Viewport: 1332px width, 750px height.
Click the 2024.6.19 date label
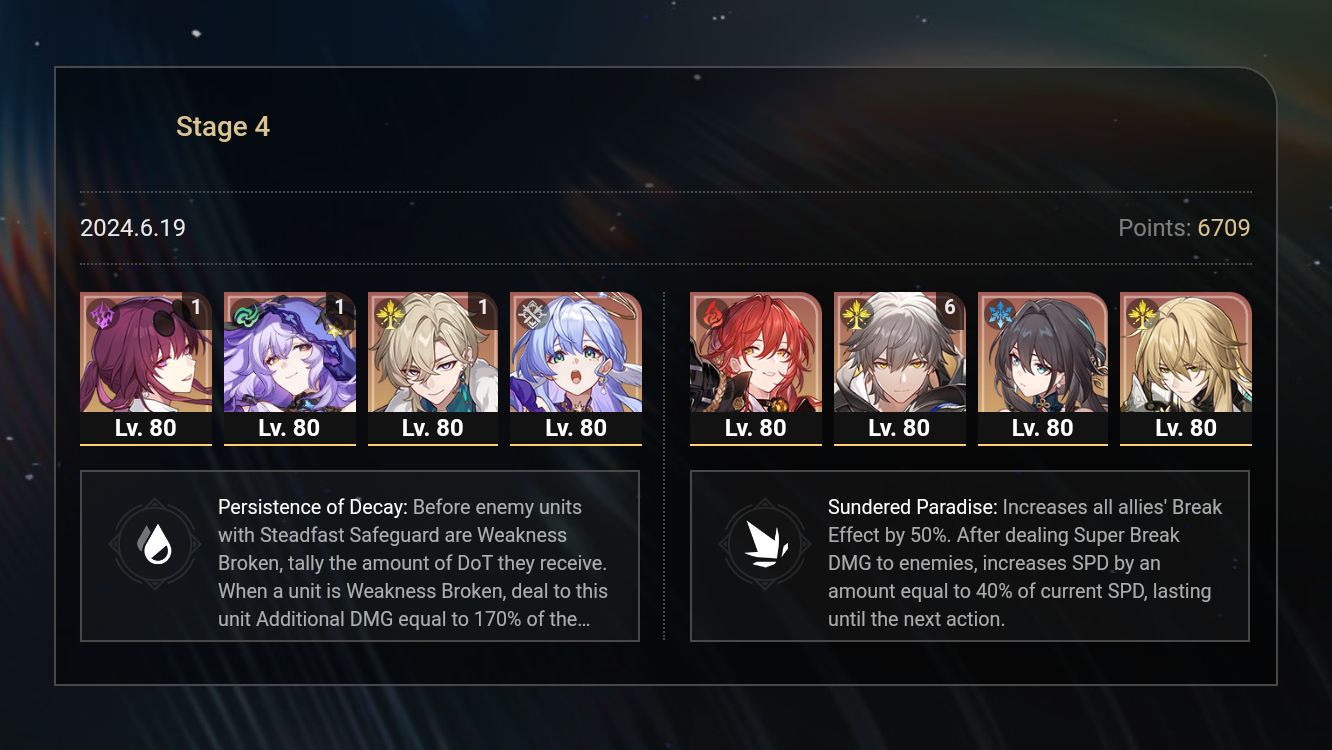[x=132, y=228]
